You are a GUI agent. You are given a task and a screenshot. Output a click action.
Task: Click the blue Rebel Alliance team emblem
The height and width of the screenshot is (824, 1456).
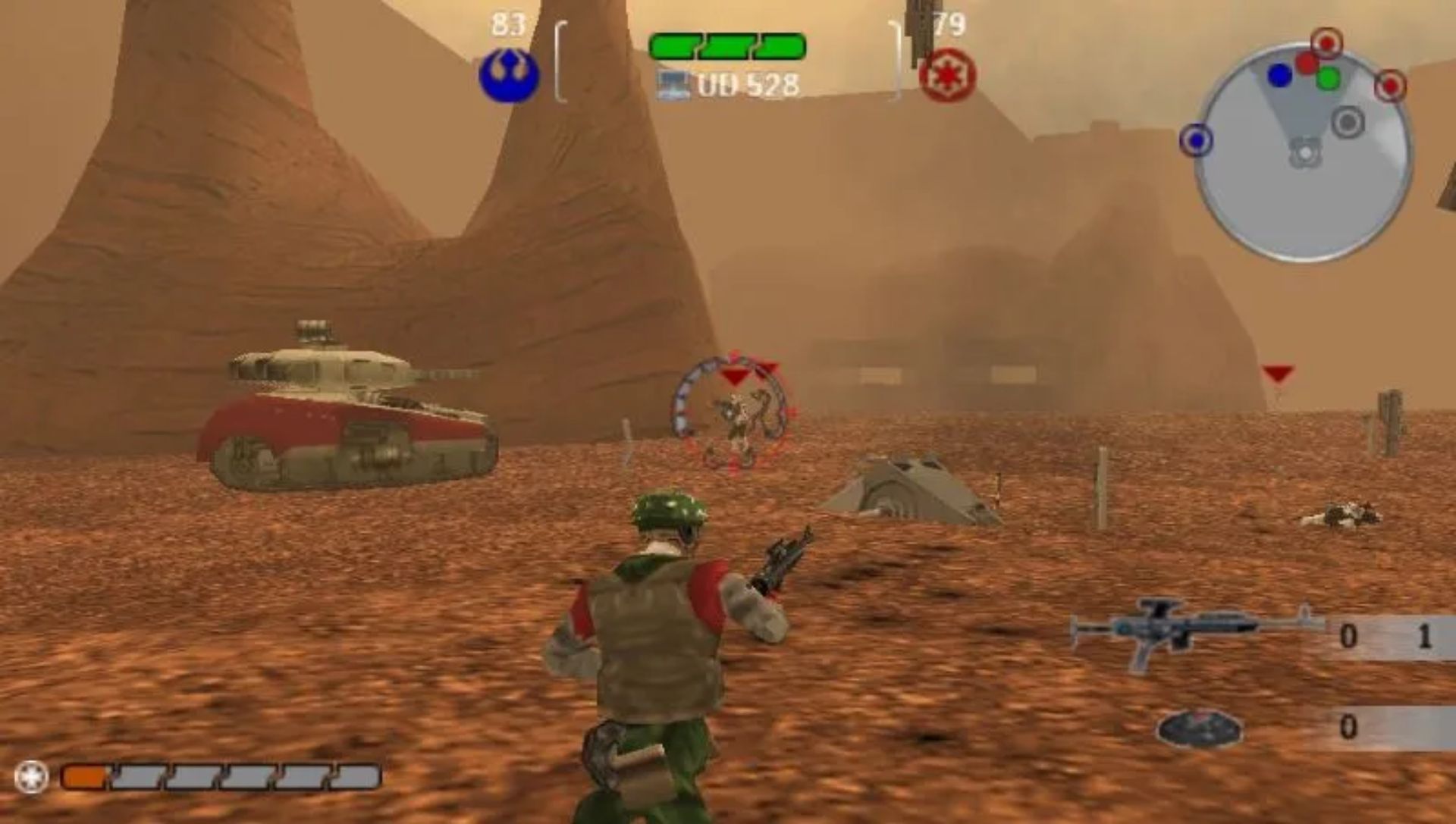[x=509, y=76]
